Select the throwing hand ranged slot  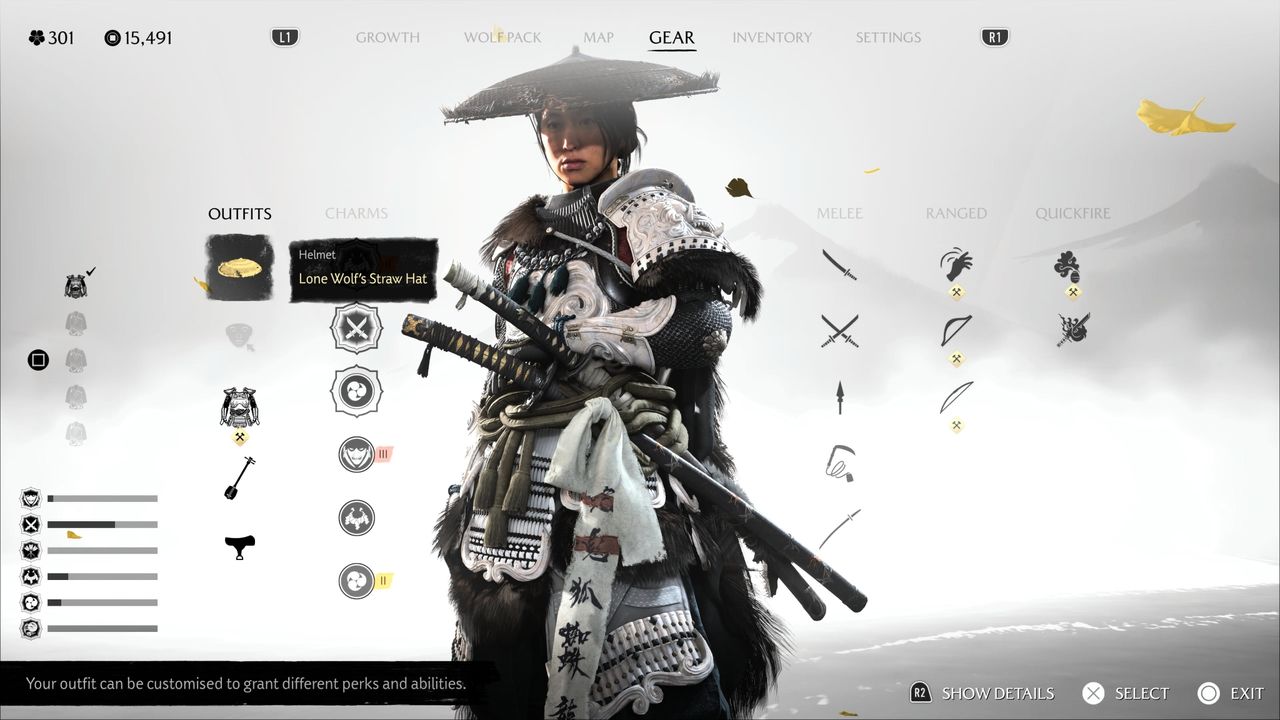click(x=956, y=265)
